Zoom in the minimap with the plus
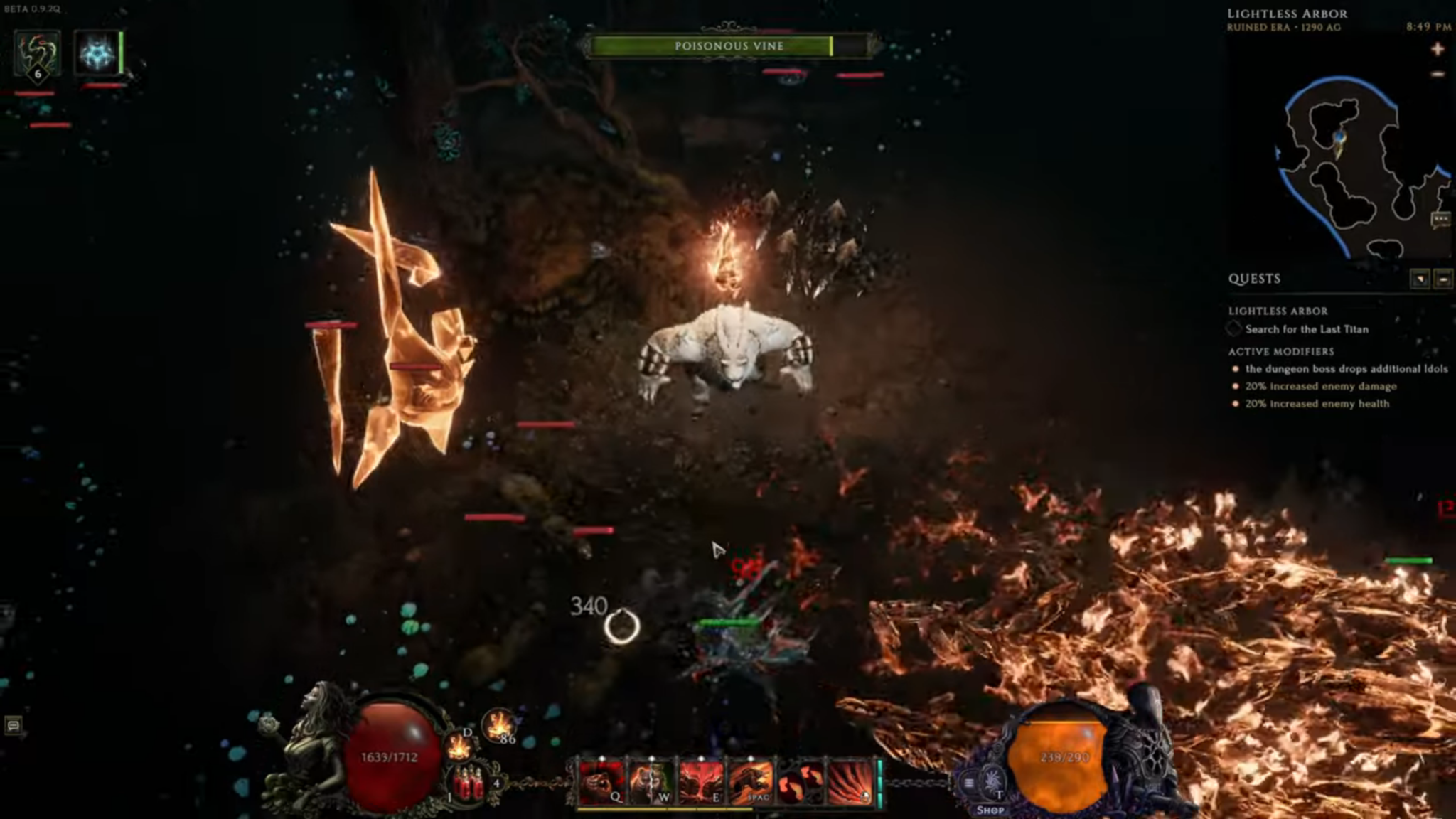The image size is (1456, 819). click(1438, 49)
